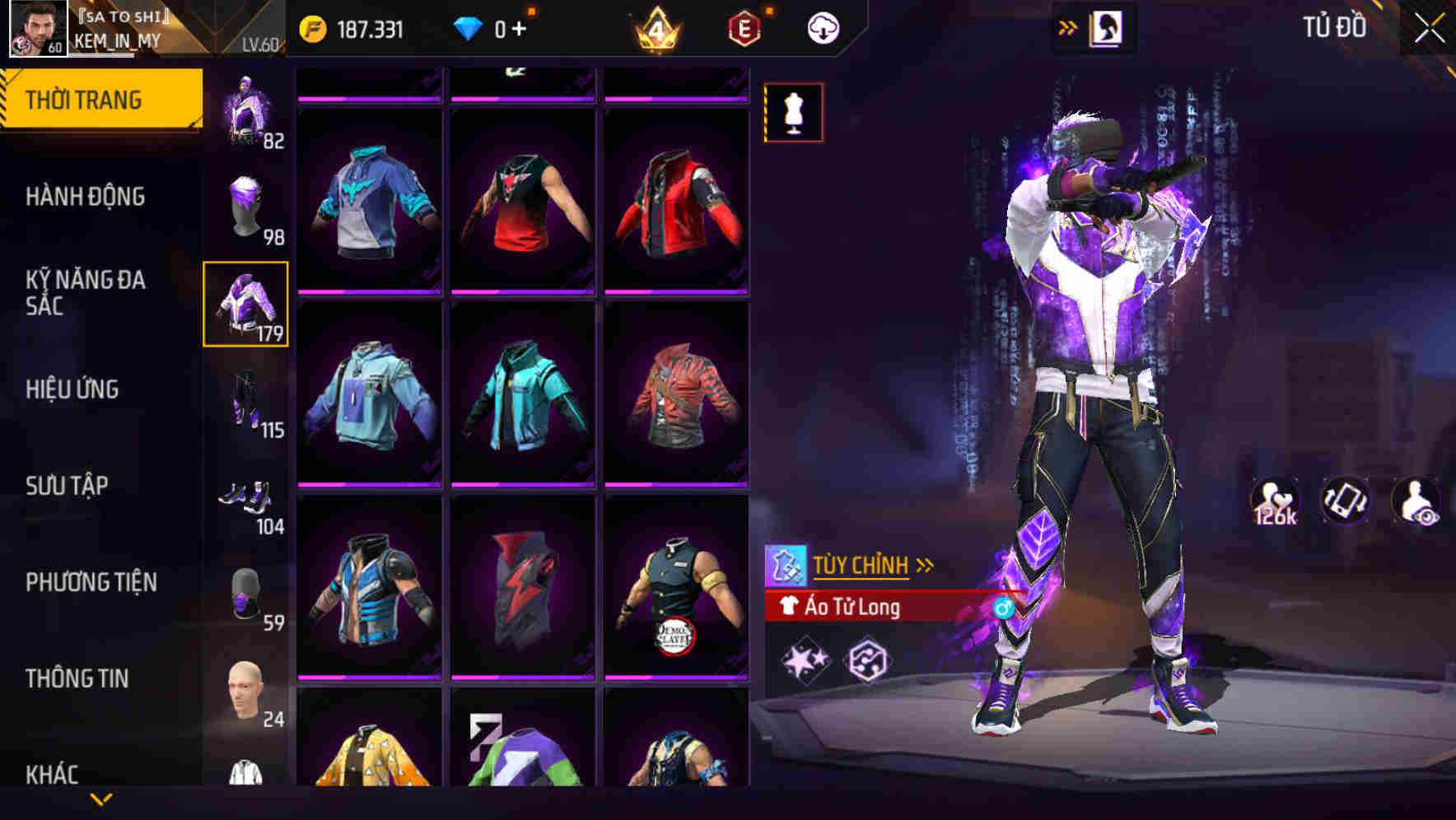Expand the sidebar with the bottom yellow chevron

(x=100, y=799)
